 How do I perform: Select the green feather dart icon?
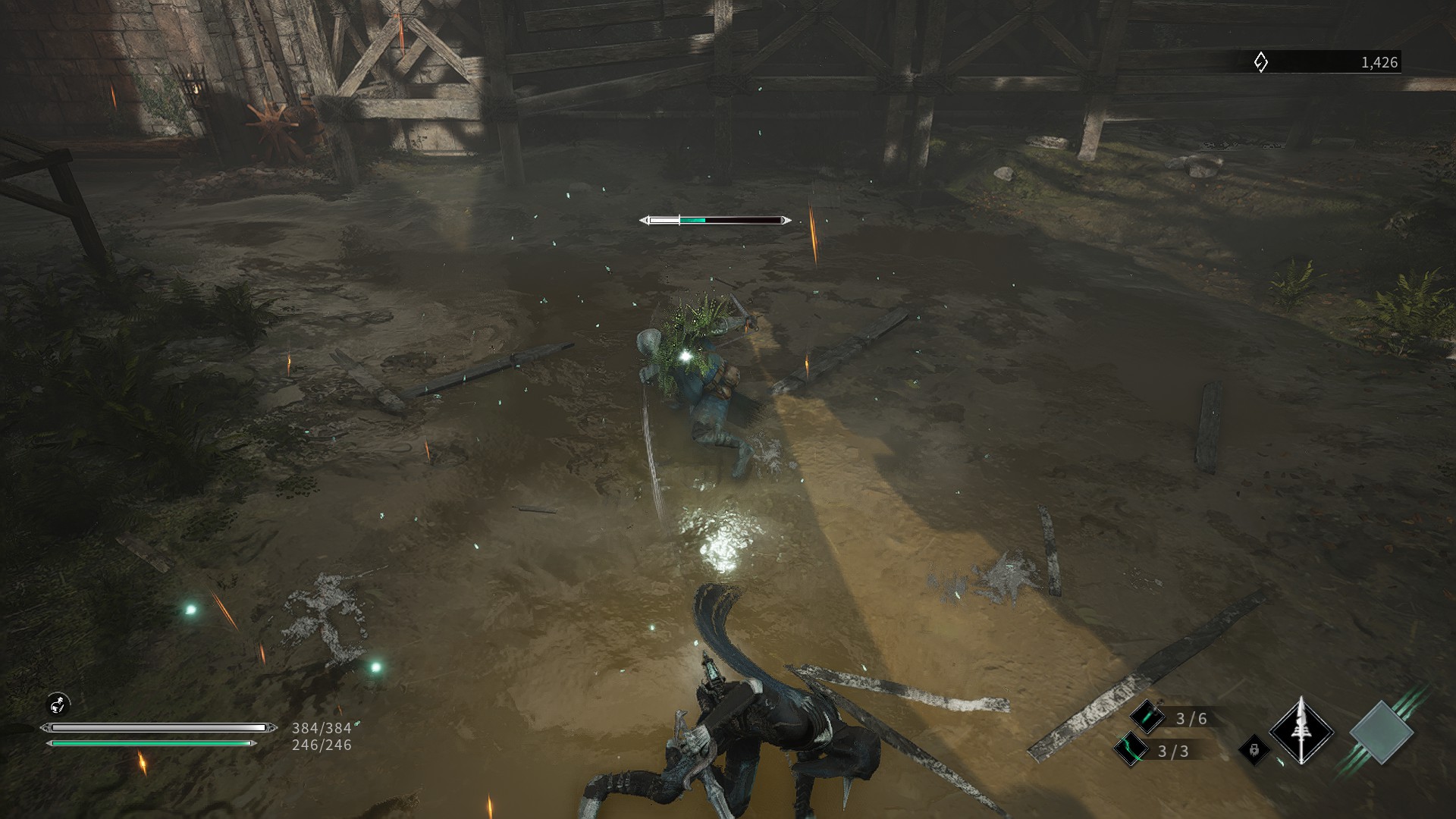coord(1147,717)
